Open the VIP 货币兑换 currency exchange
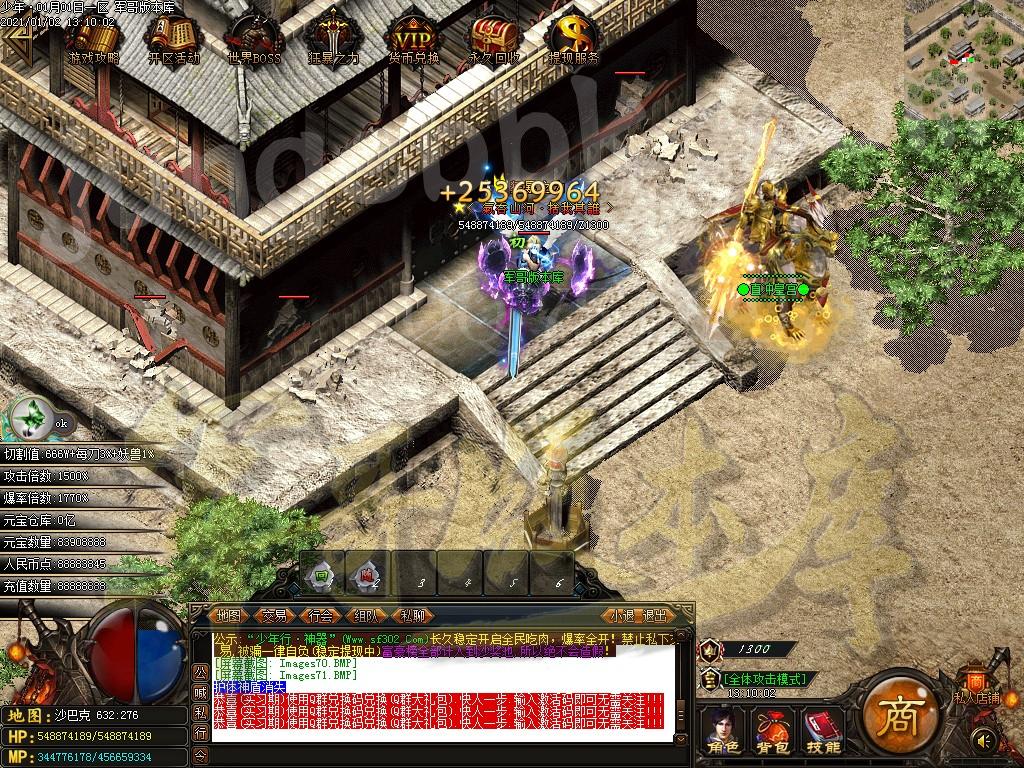This screenshot has height=768, width=1024. tap(413, 40)
